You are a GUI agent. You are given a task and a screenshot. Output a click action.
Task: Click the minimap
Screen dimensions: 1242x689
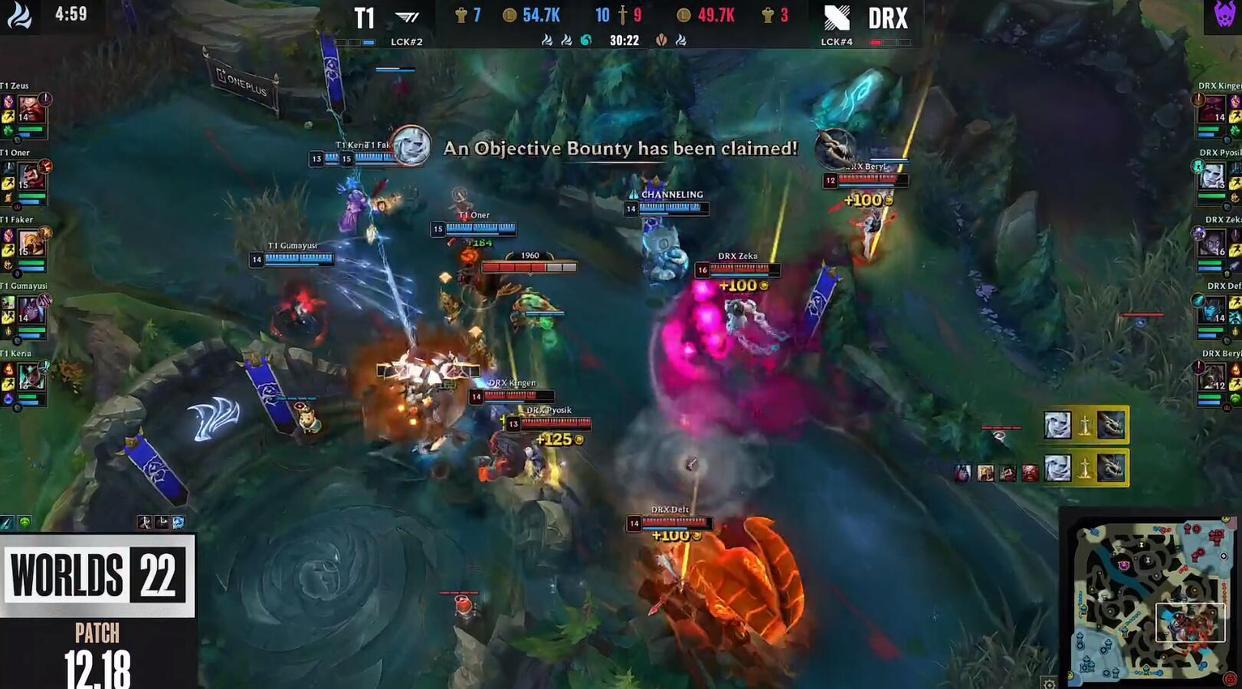click(x=1150, y=597)
